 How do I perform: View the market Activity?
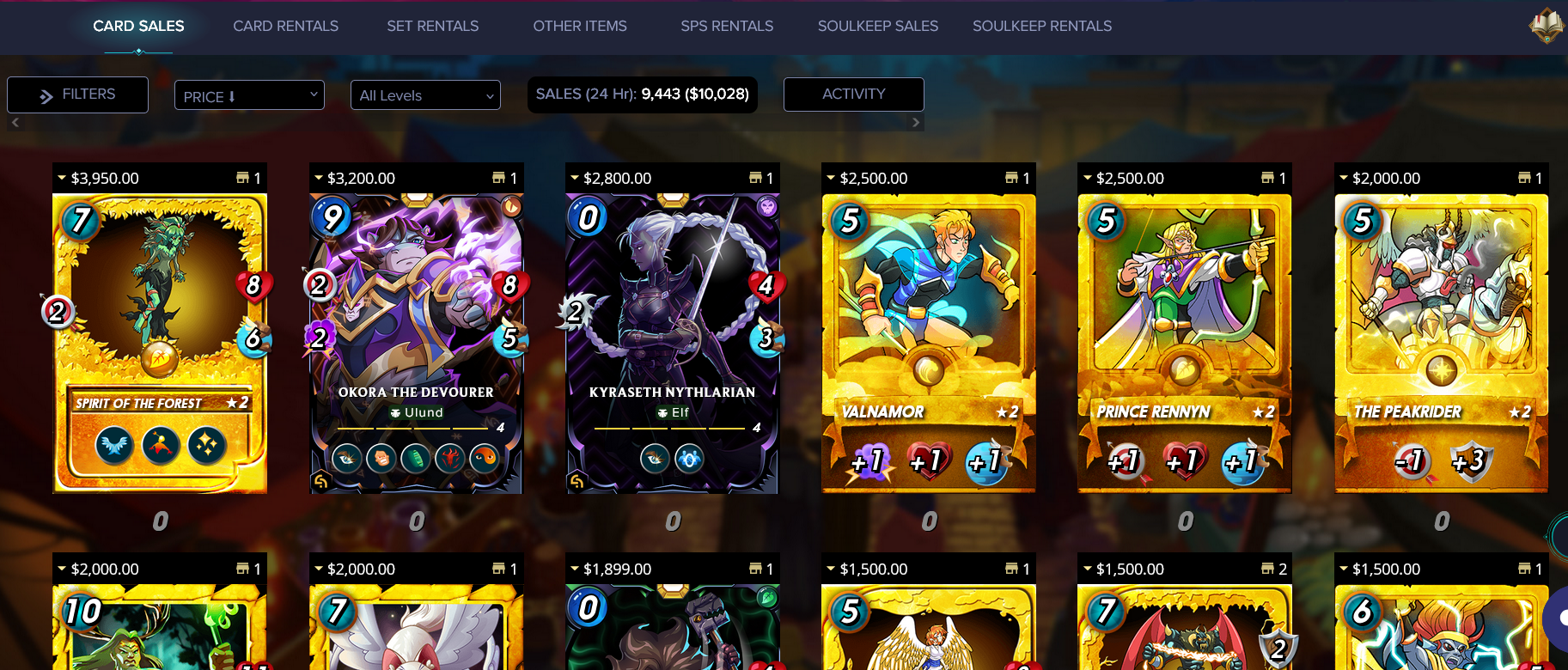[x=853, y=94]
